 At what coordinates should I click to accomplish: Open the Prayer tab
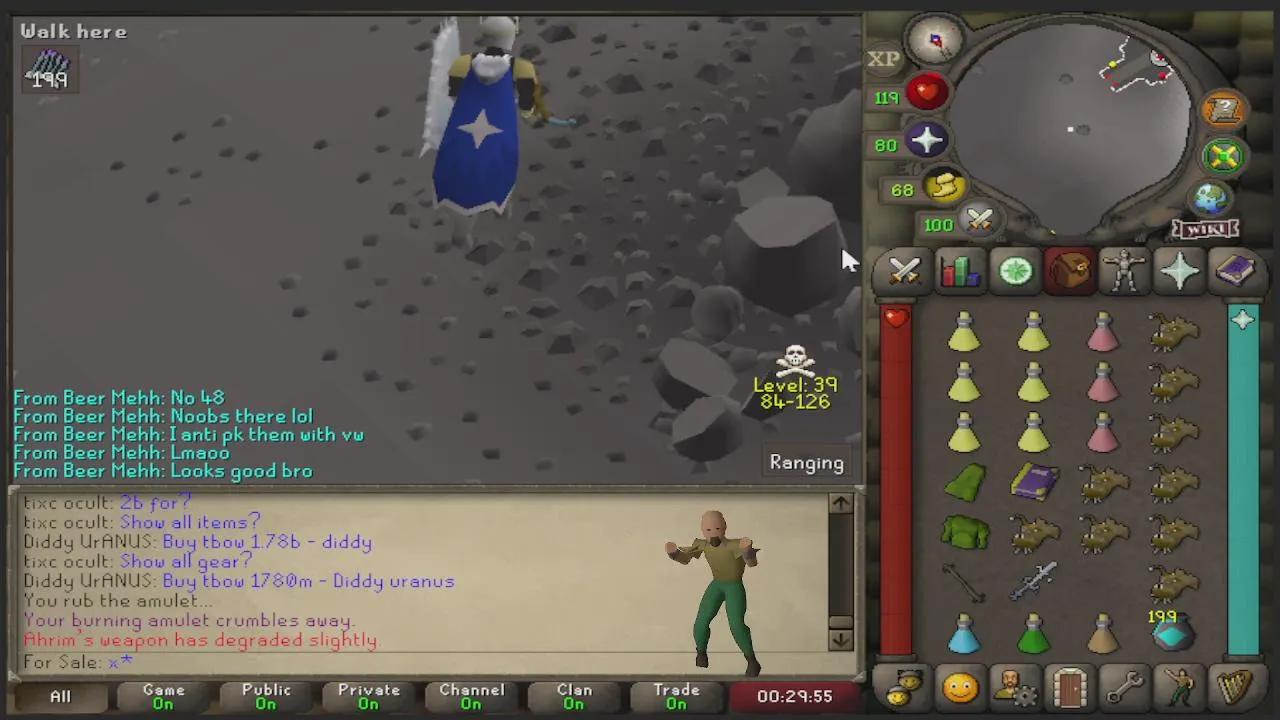[1179, 272]
